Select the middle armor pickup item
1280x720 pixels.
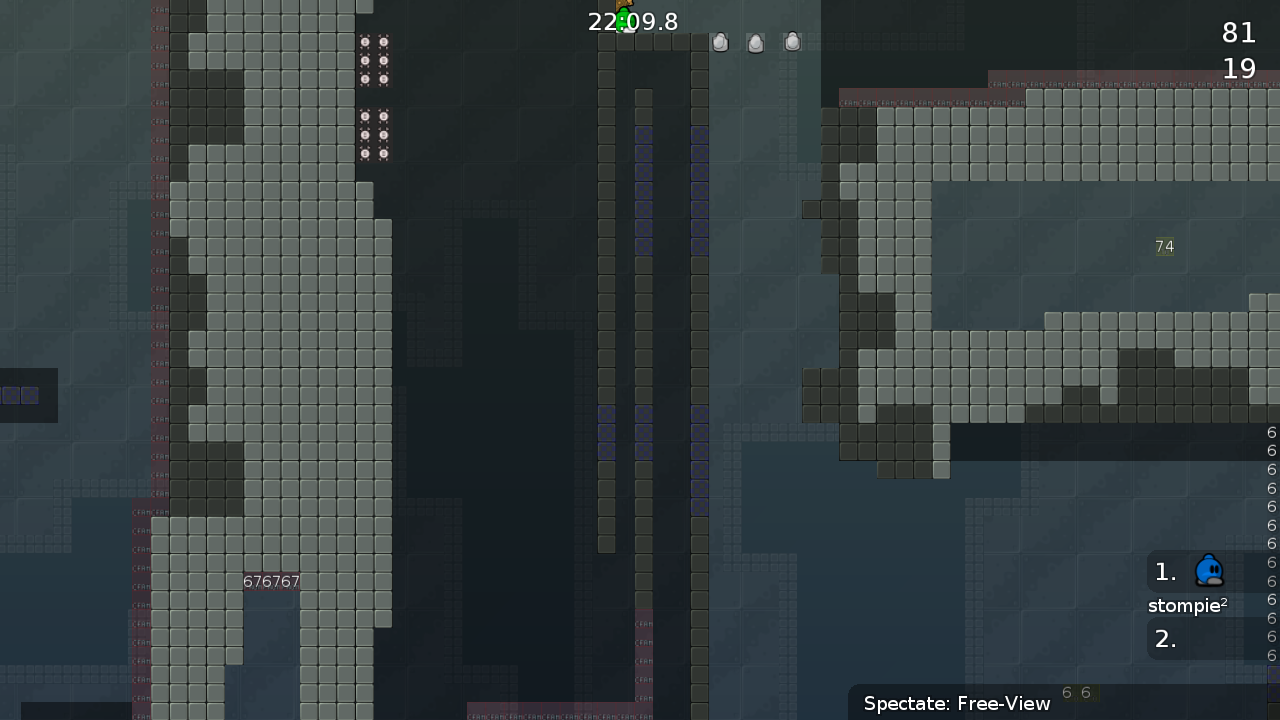(755, 43)
